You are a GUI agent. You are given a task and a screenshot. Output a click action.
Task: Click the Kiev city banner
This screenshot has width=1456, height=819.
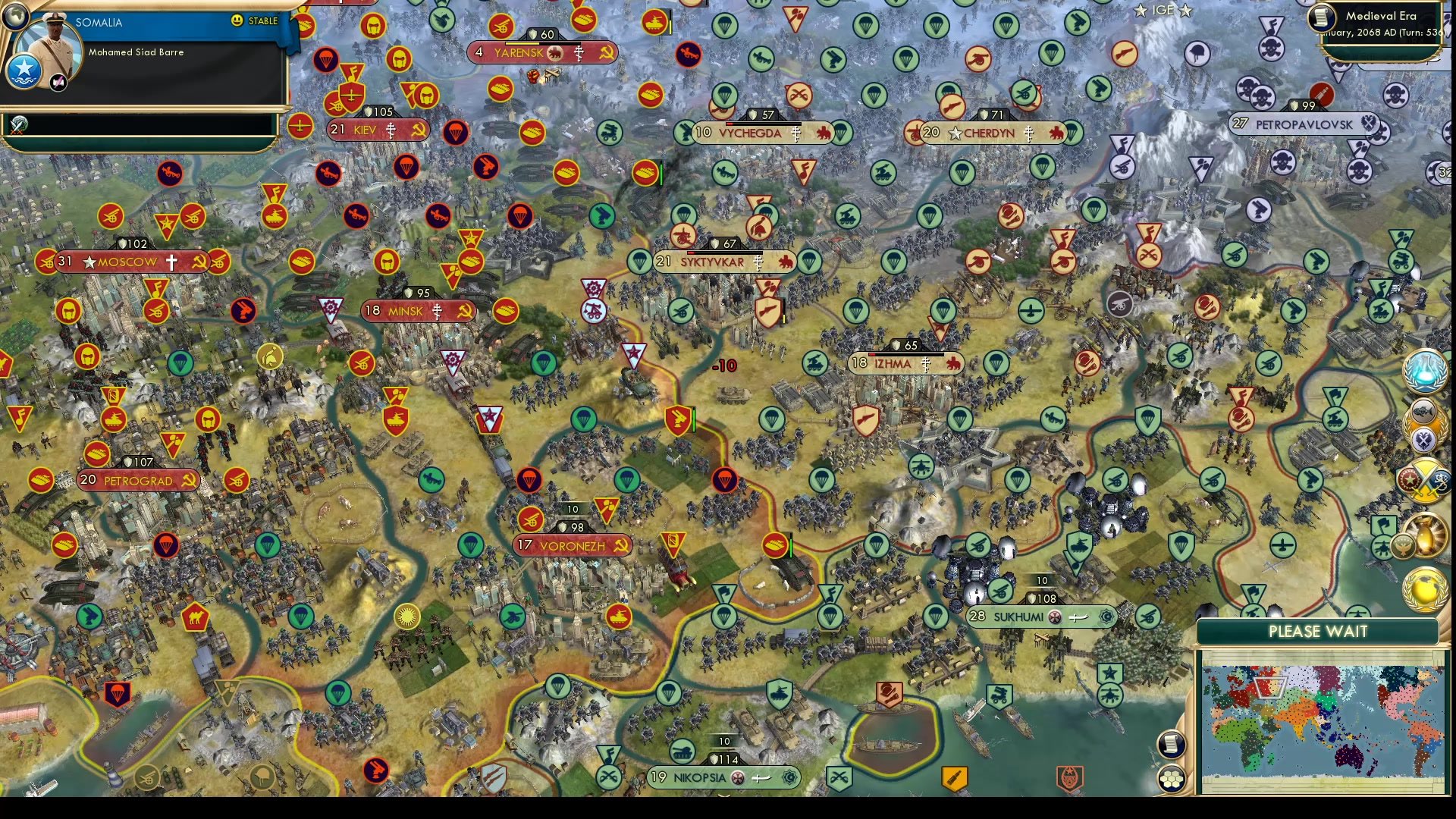pyautogui.click(x=378, y=130)
